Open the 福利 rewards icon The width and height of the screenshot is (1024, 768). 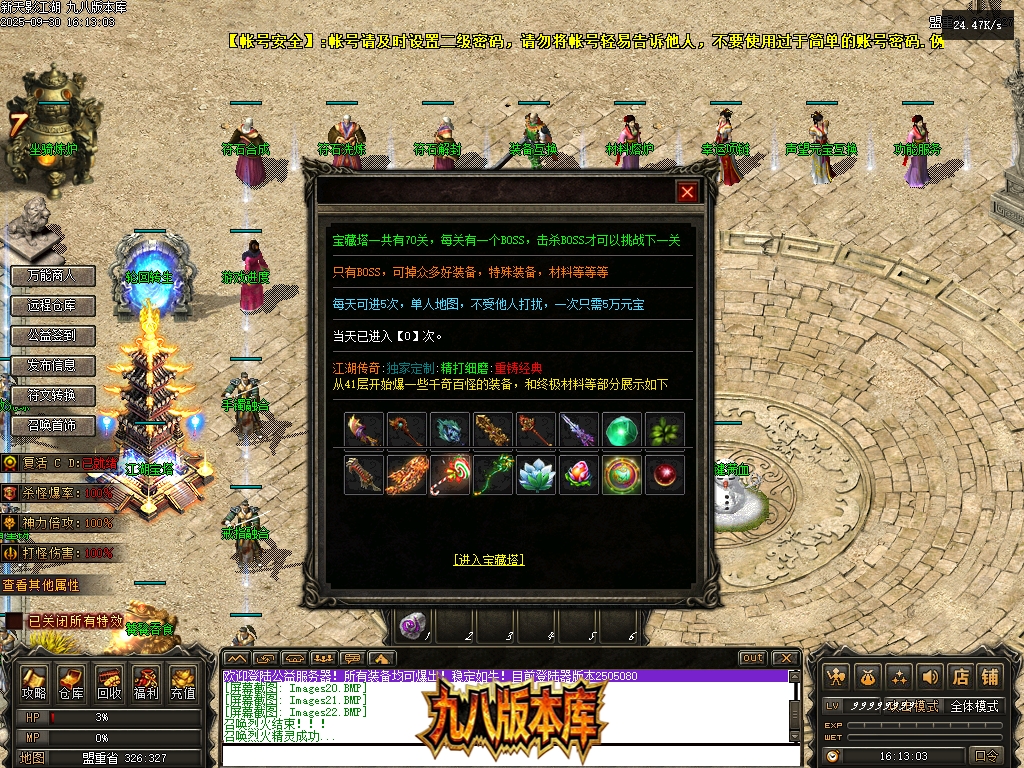point(145,682)
